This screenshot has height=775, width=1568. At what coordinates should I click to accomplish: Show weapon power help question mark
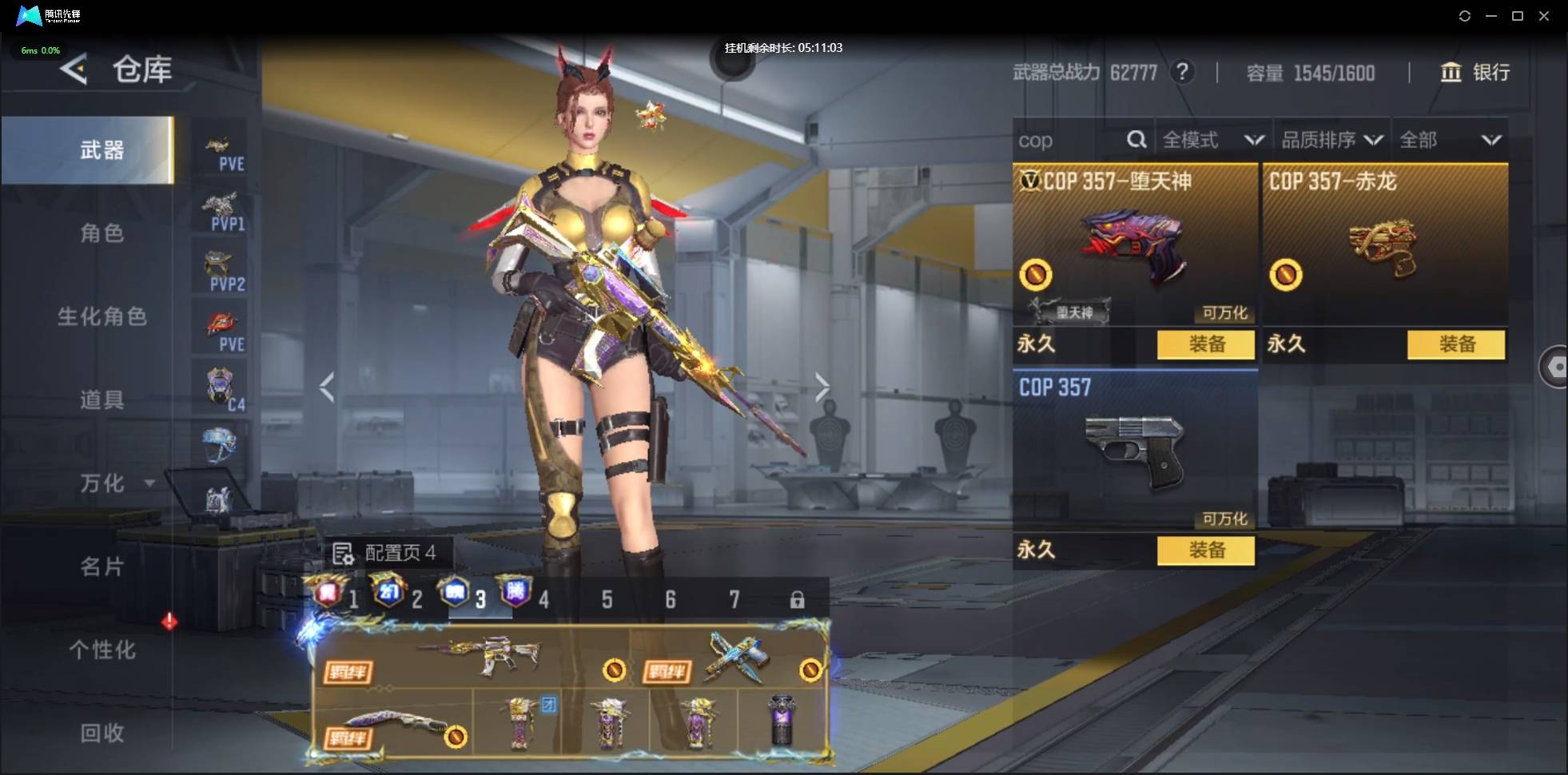pyautogui.click(x=1182, y=73)
